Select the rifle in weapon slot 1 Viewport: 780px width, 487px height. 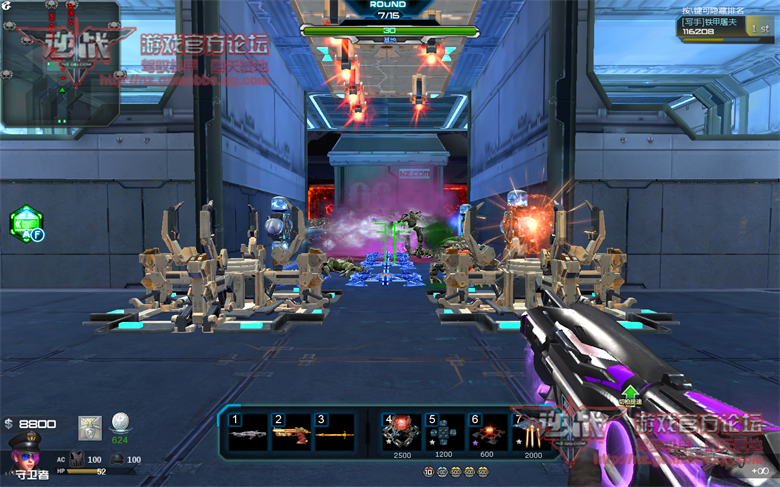click(x=249, y=434)
